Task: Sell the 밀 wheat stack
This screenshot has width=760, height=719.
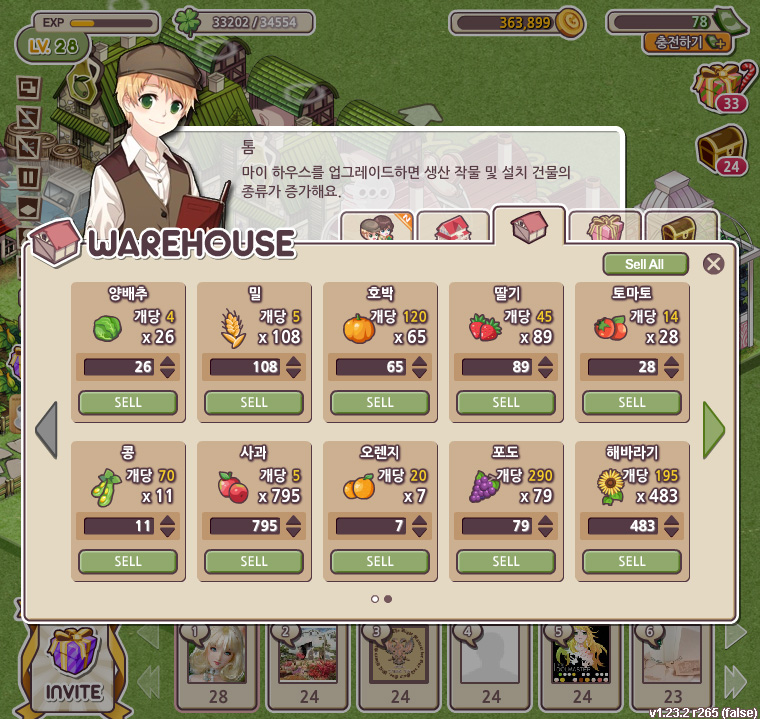Action: pos(254,402)
